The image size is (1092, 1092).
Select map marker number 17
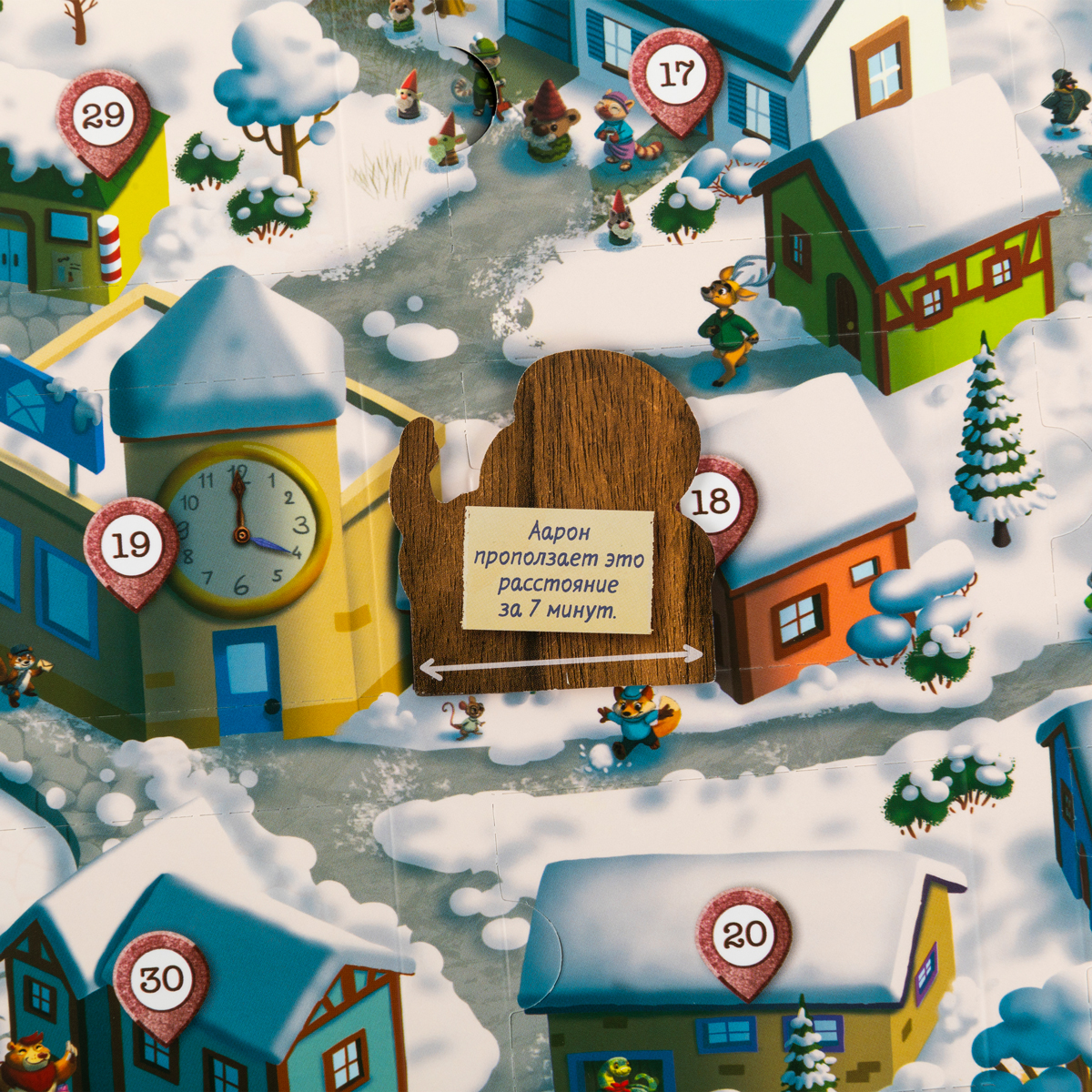click(675, 76)
